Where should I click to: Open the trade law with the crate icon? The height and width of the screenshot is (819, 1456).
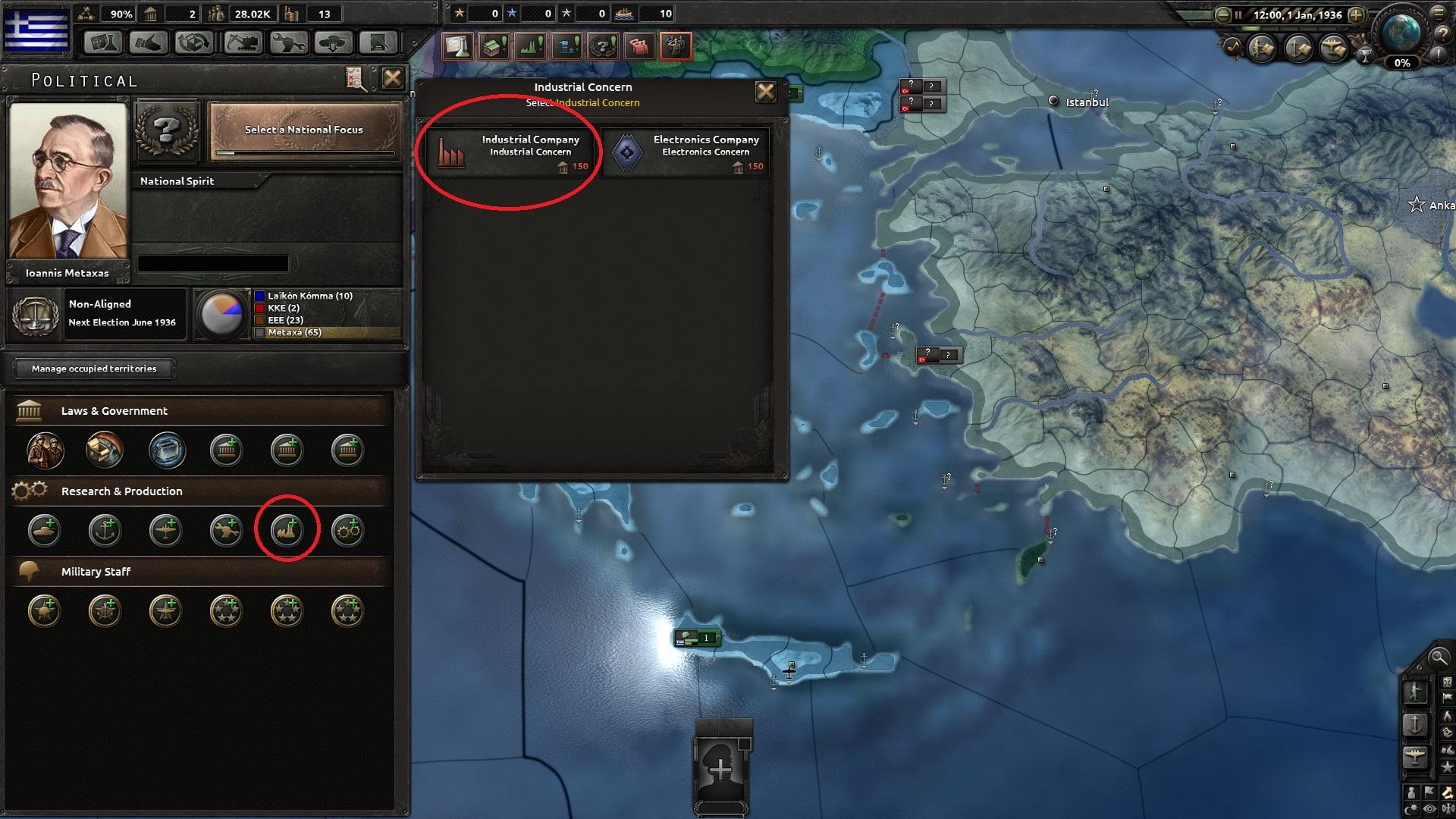pos(105,450)
